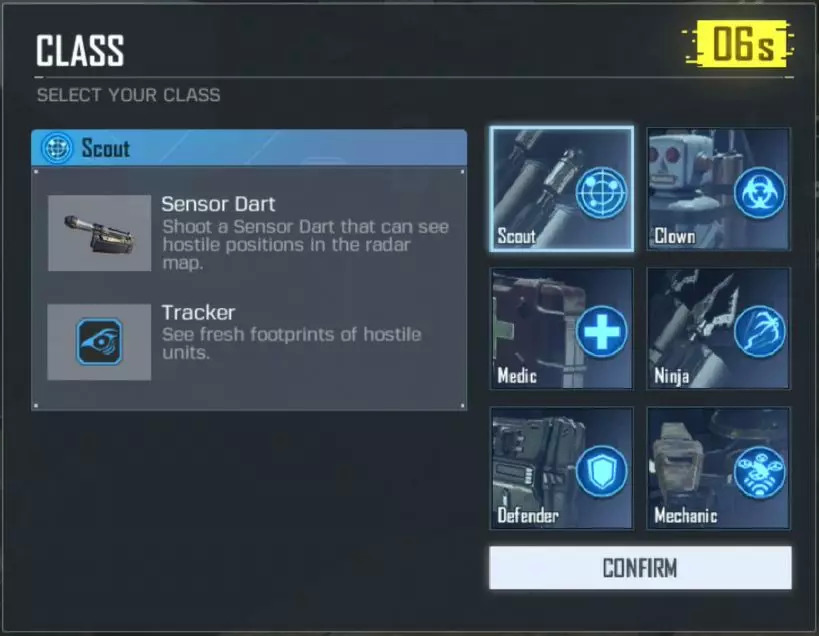This screenshot has height=636, width=819.
Task: Confirm the class selection
Action: pos(640,568)
